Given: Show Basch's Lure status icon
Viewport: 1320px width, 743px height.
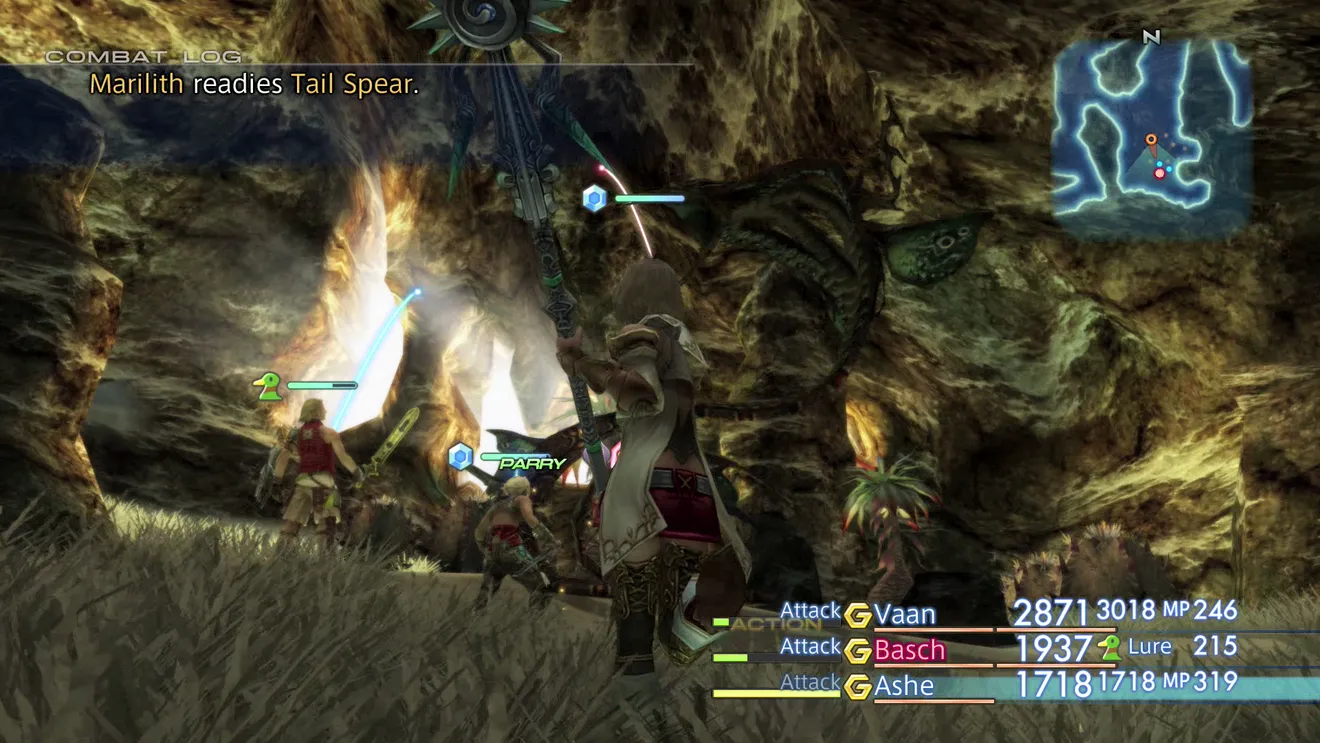Looking at the screenshot, I should (x=1109, y=648).
